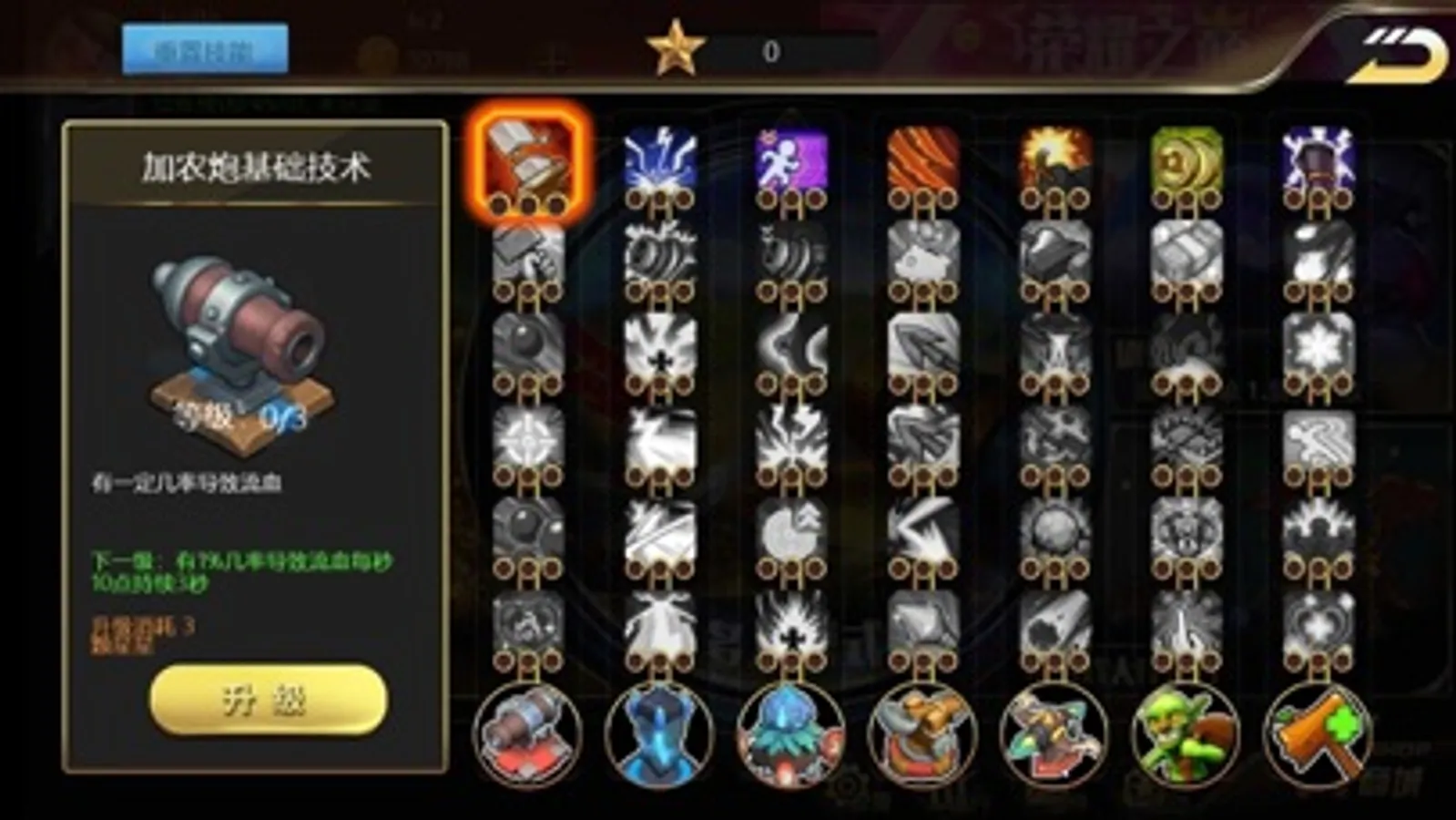Image resolution: width=1456 pixels, height=820 pixels.
Task: Open the hammer-and-book skill below the selected one
Action: coord(526,255)
